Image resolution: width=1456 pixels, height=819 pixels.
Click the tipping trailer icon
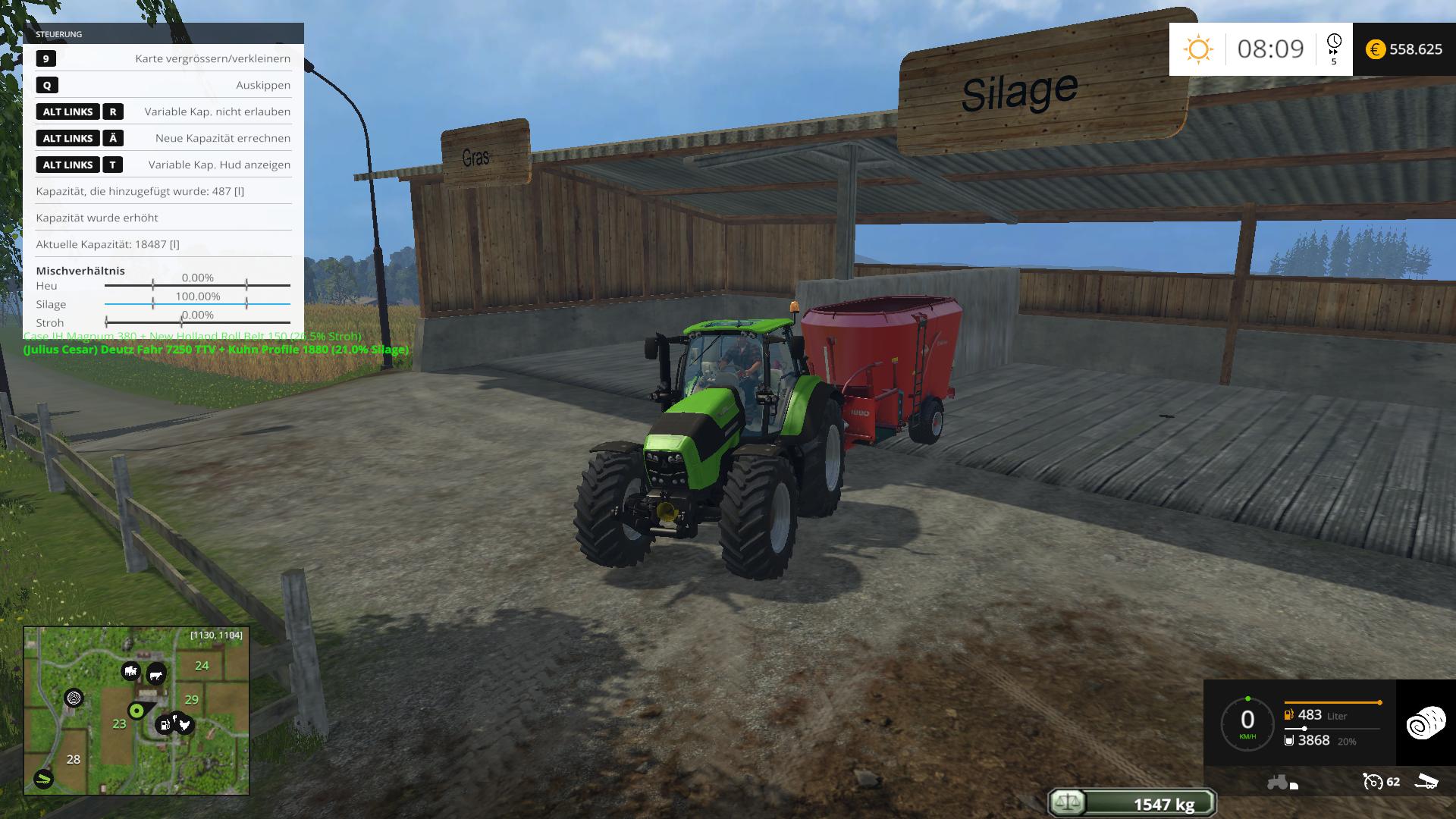click(1426, 781)
